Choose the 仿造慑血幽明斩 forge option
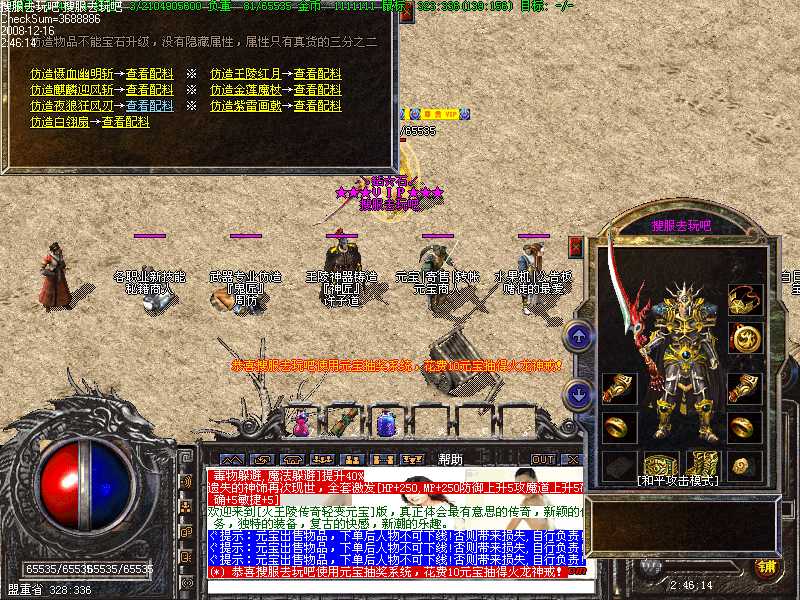This screenshot has height=600, width=800. (x=71, y=74)
